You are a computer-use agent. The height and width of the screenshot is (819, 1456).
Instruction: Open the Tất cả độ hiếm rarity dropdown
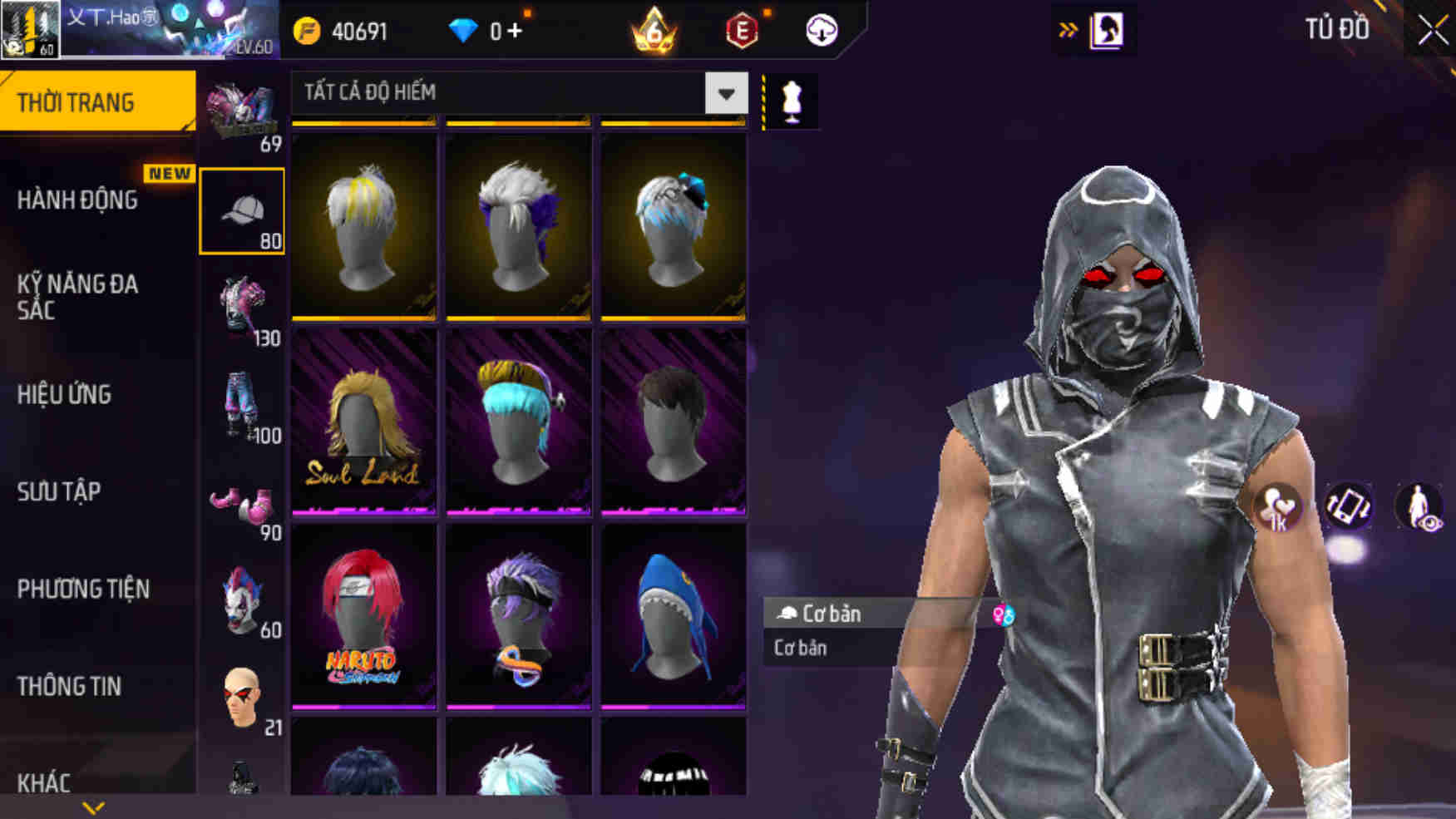(x=723, y=93)
